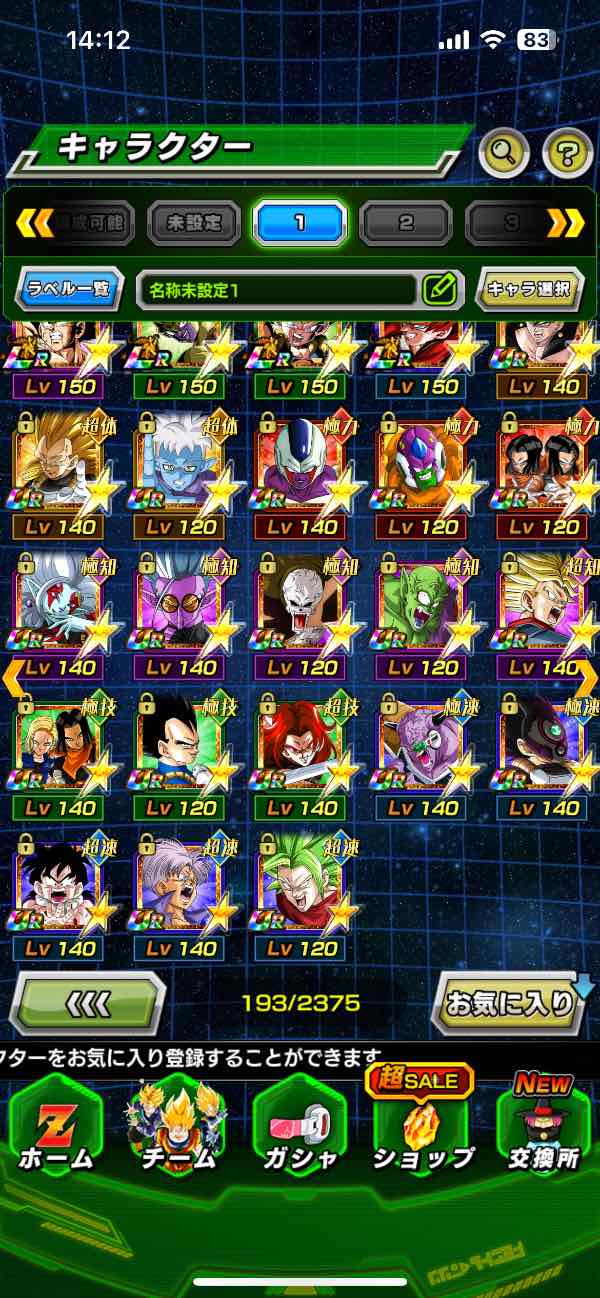Select the 未設定 tab
The height and width of the screenshot is (1298, 600).
(194, 222)
